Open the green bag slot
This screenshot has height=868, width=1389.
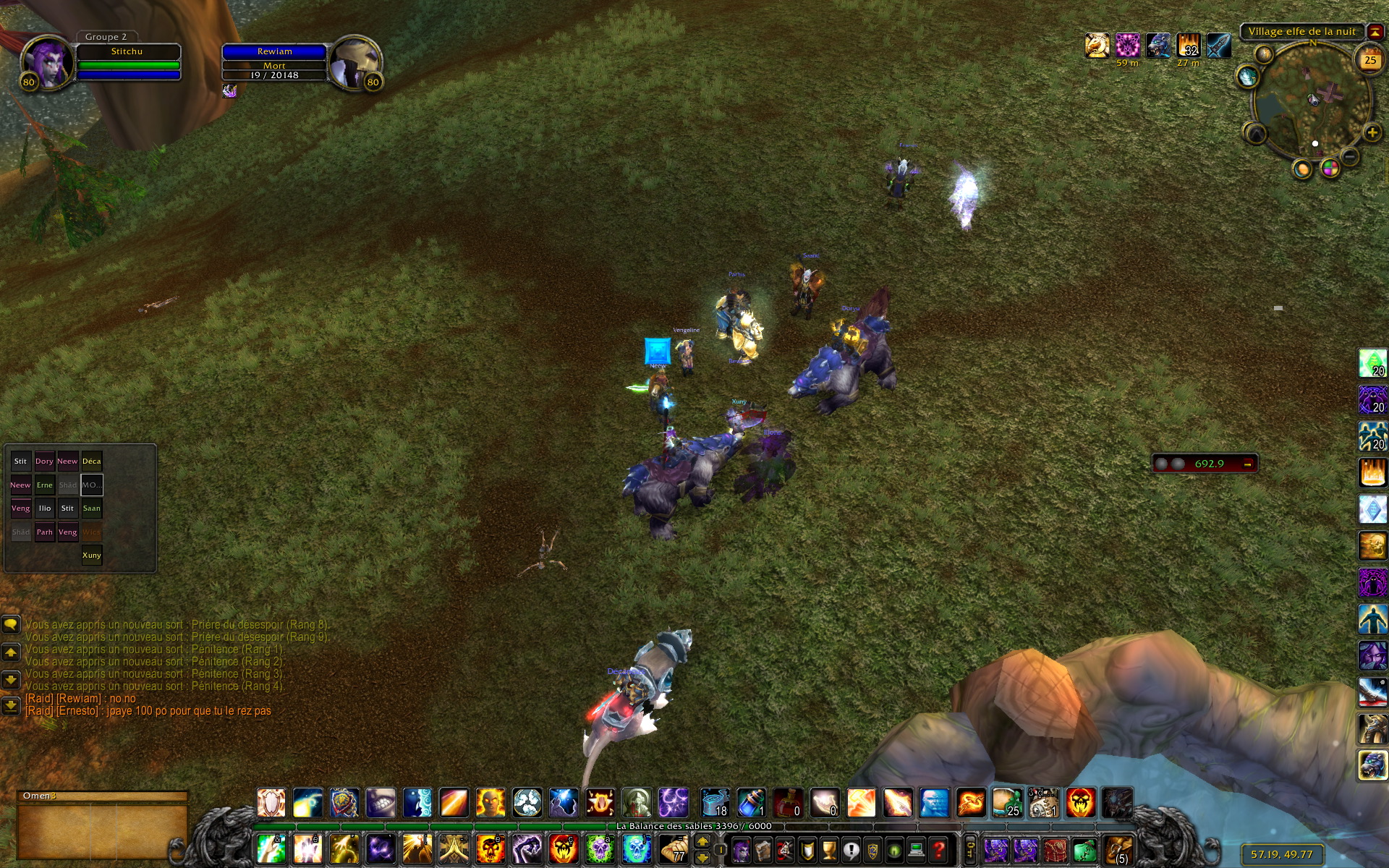tap(1084, 850)
